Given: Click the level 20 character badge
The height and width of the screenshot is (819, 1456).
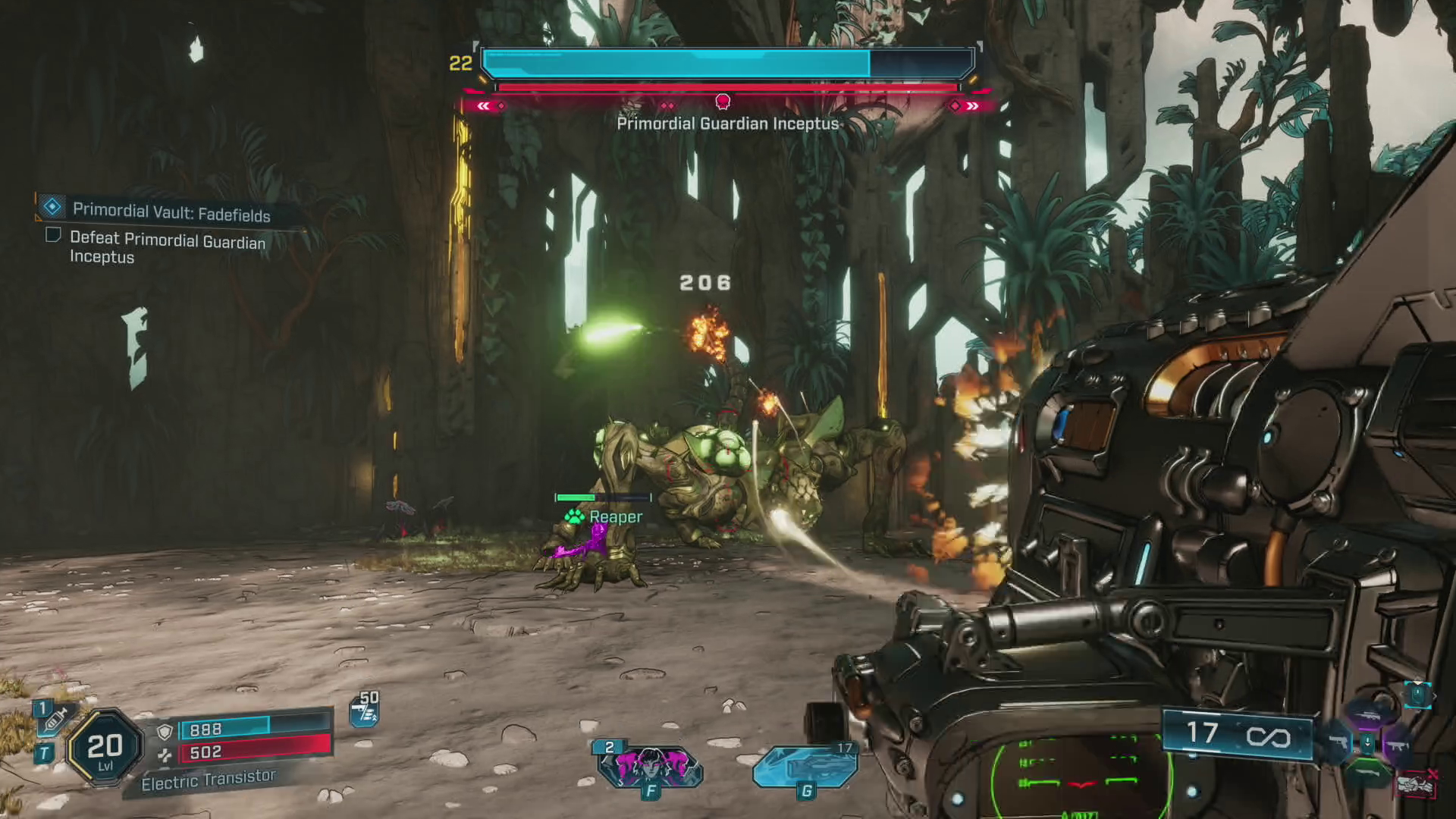Looking at the screenshot, I should [105, 748].
